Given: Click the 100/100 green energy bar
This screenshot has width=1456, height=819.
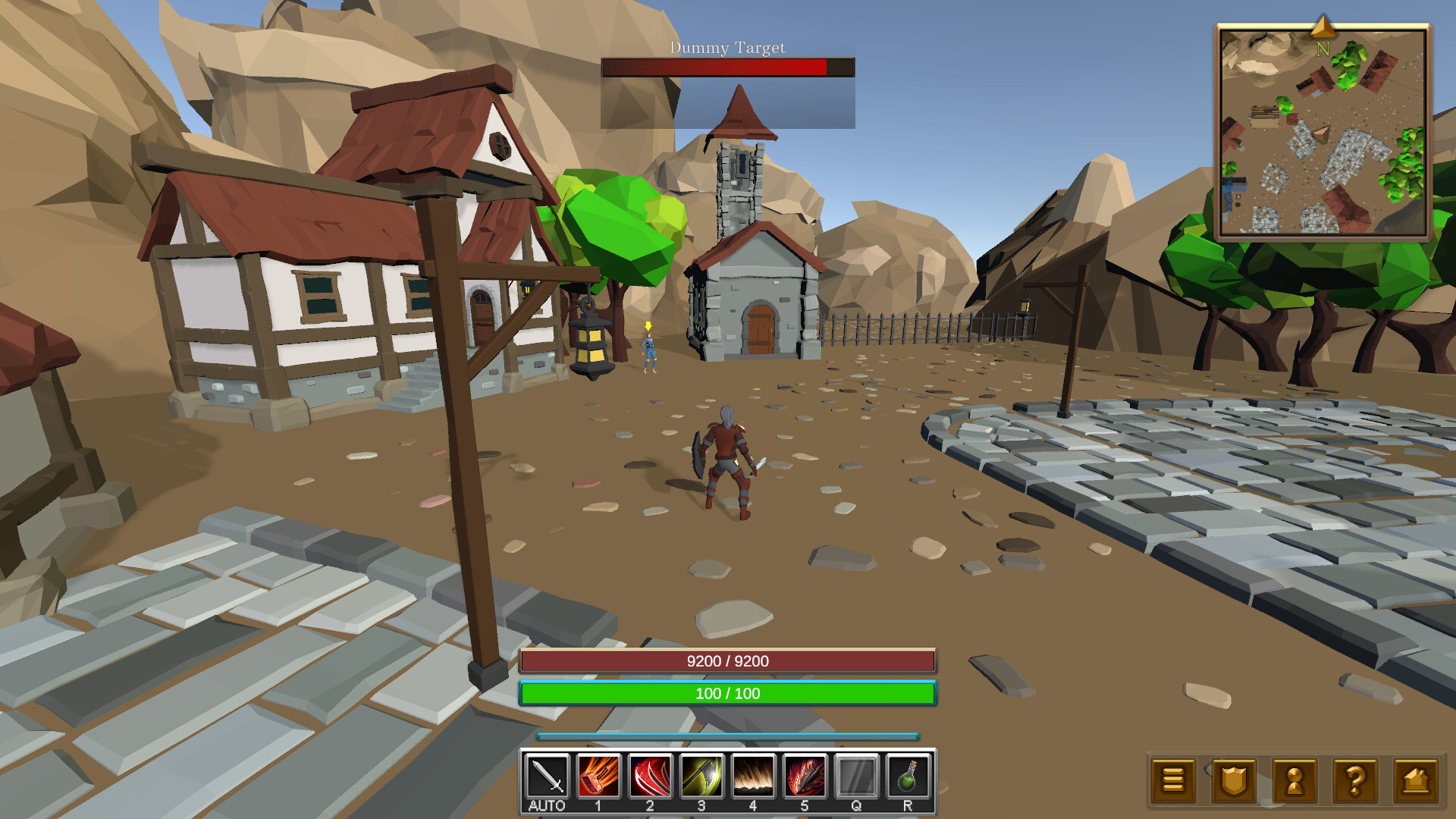Looking at the screenshot, I should (x=726, y=694).
